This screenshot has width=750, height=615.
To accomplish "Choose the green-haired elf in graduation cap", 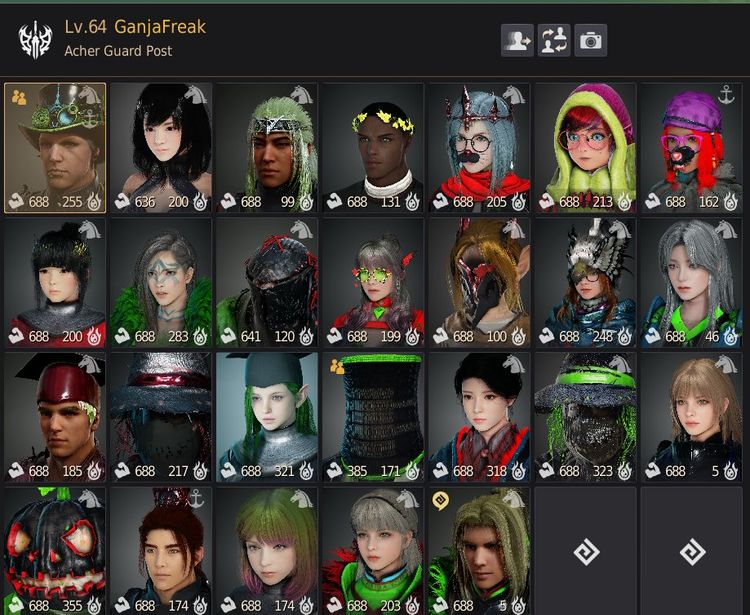I will 266,416.
